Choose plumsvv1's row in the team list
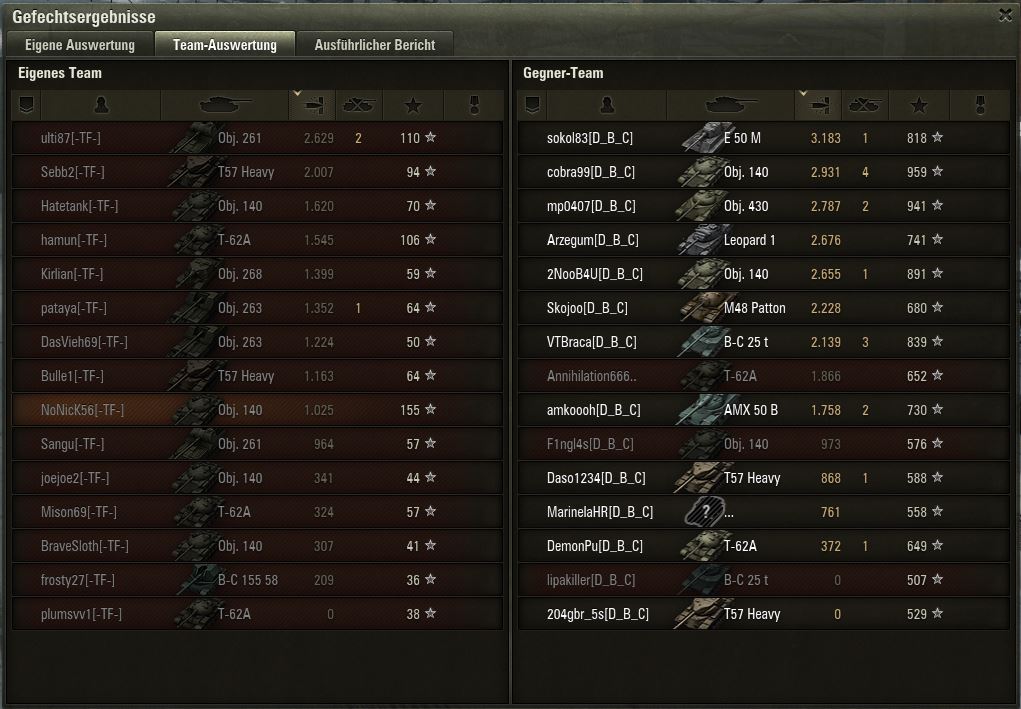 257,614
